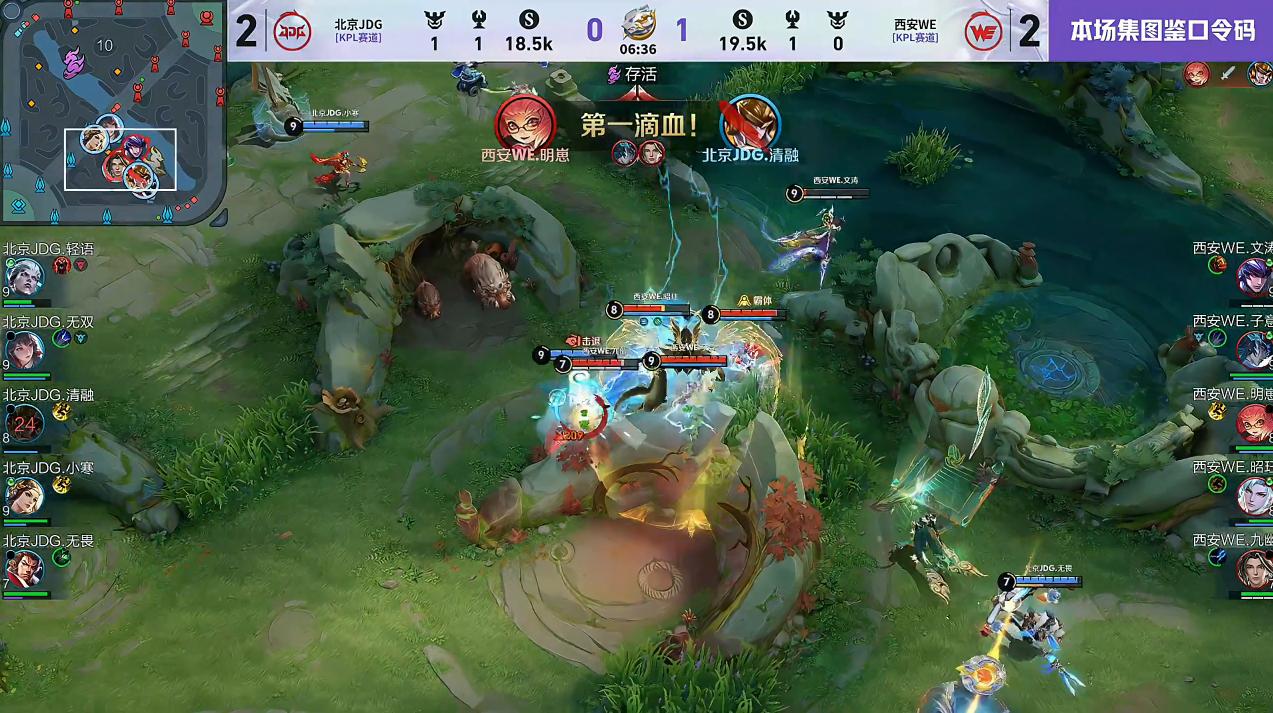Image resolution: width=1273 pixels, height=713 pixels.
Task: Click the 存活 status indicator
Action: click(x=632, y=74)
